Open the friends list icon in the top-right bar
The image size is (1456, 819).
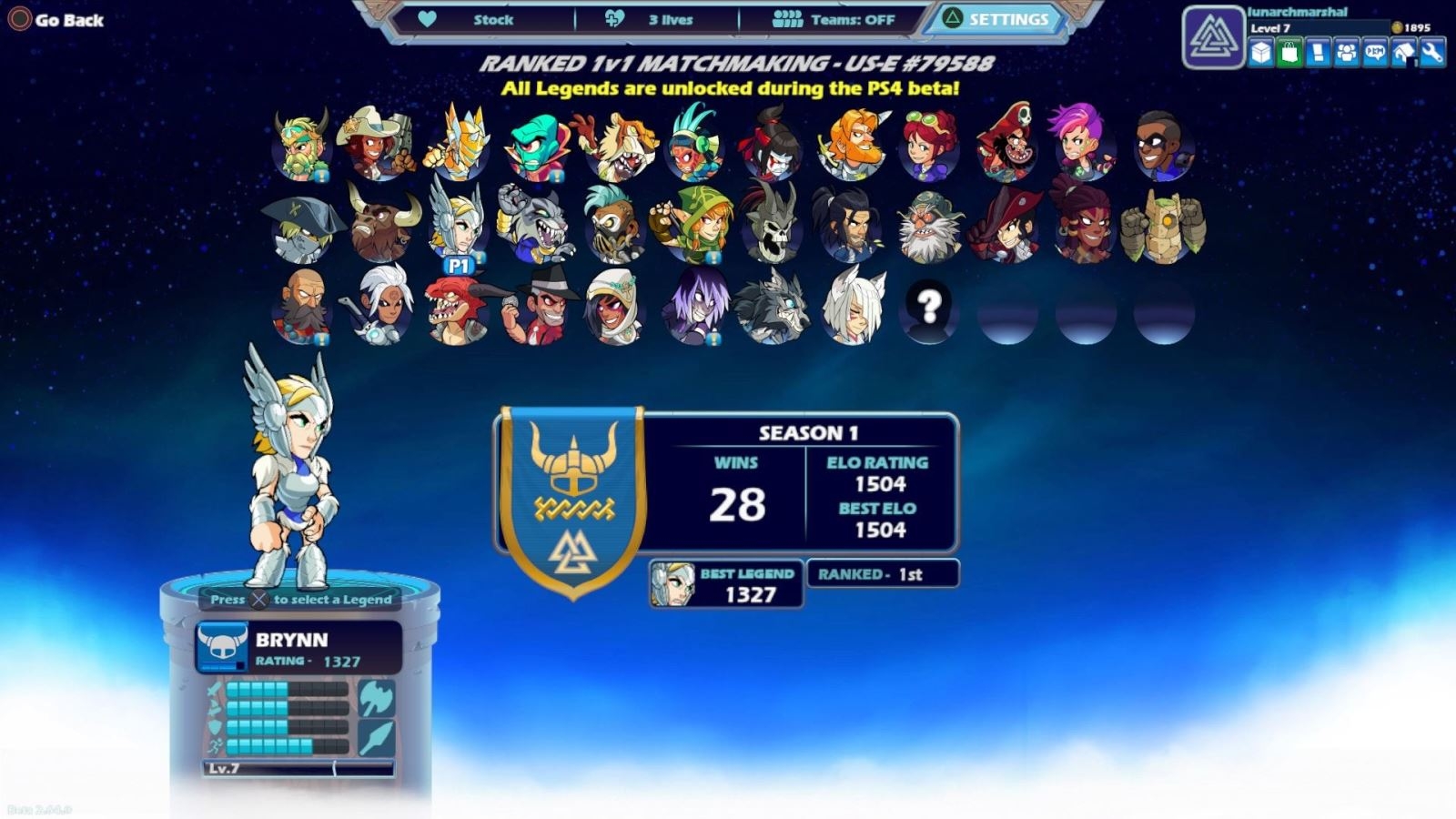click(x=1347, y=52)
